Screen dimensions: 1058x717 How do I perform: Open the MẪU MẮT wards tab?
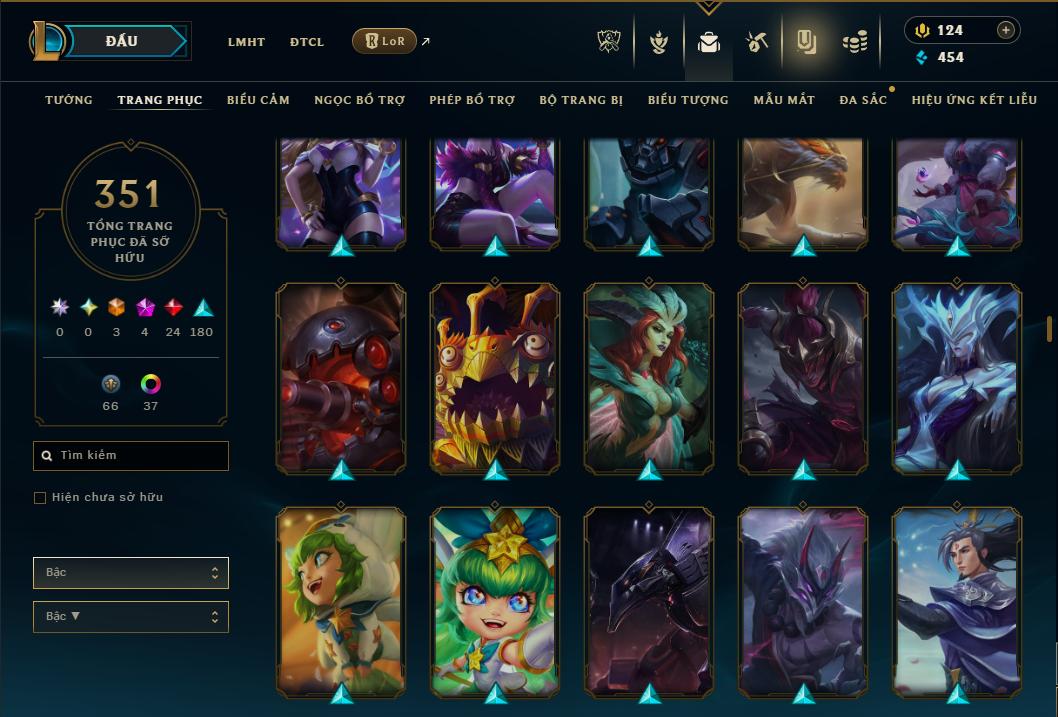pos(784,100)
